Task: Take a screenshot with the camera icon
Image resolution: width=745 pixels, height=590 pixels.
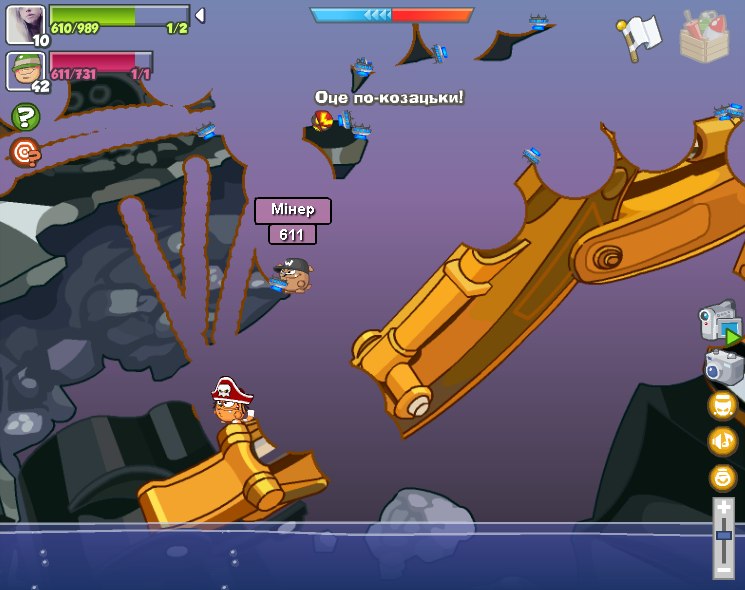Action: click(x=723, y=366)
